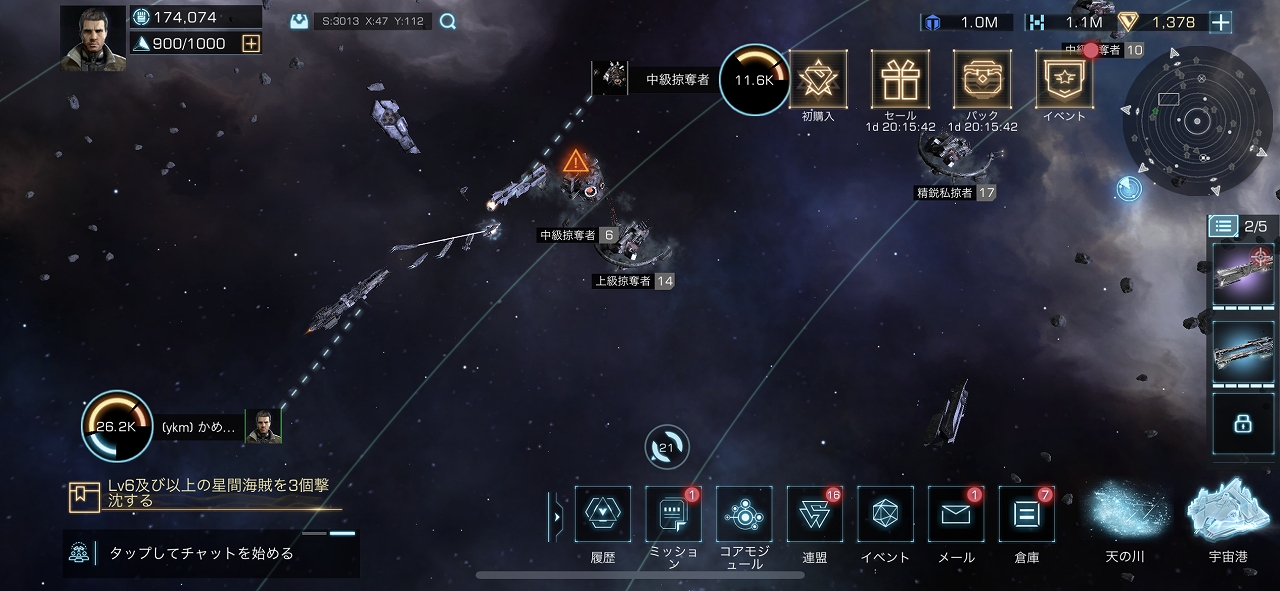Open the セール gift box sale

pos(900,79)
